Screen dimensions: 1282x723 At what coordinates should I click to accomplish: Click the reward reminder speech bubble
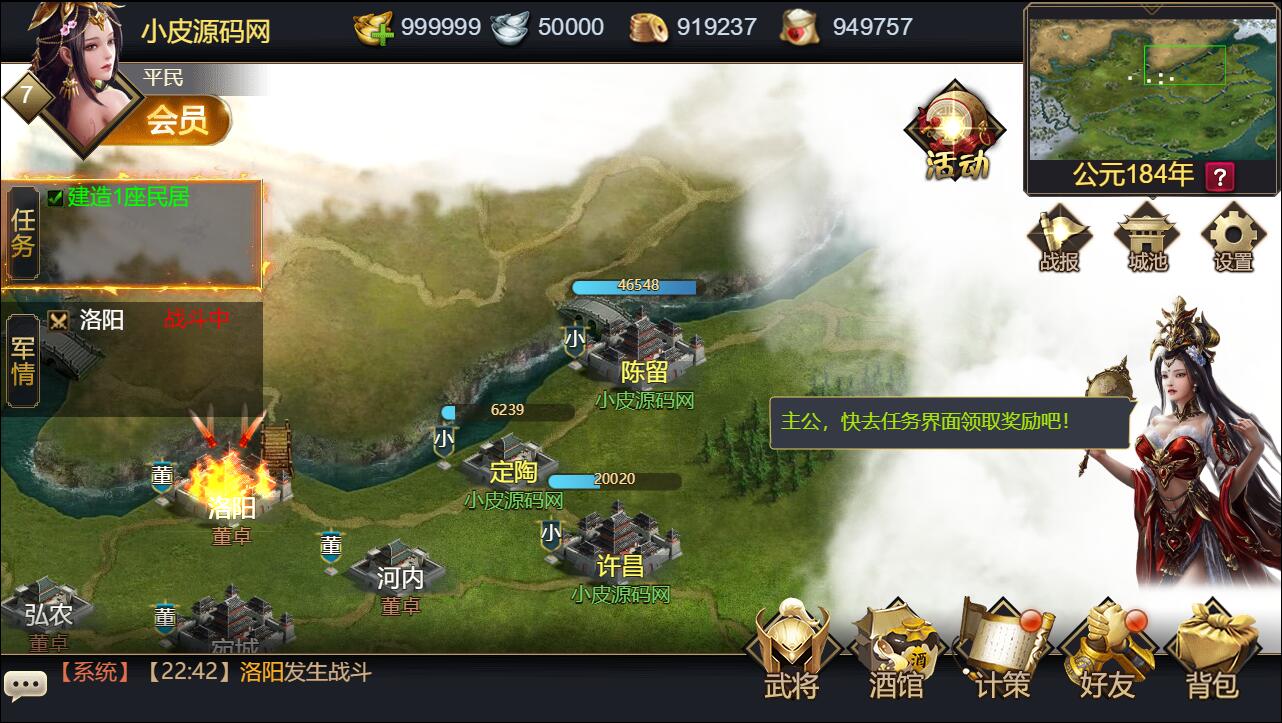click(950, 423)
